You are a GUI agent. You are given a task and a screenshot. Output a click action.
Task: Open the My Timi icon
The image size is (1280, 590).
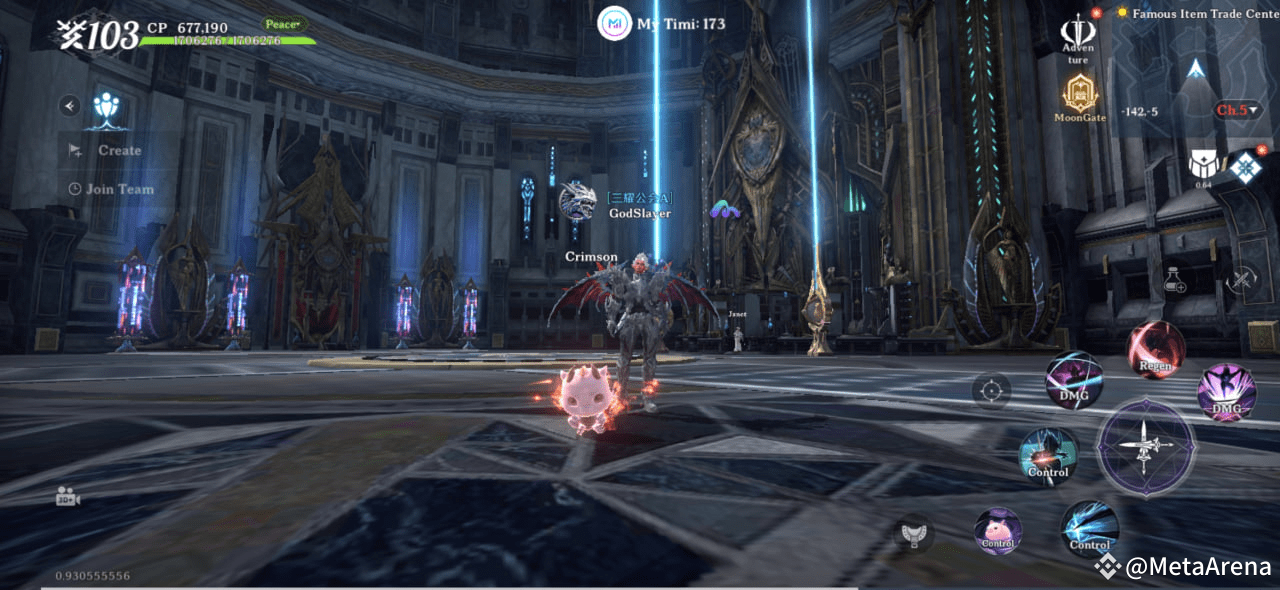tap(614, 24)
